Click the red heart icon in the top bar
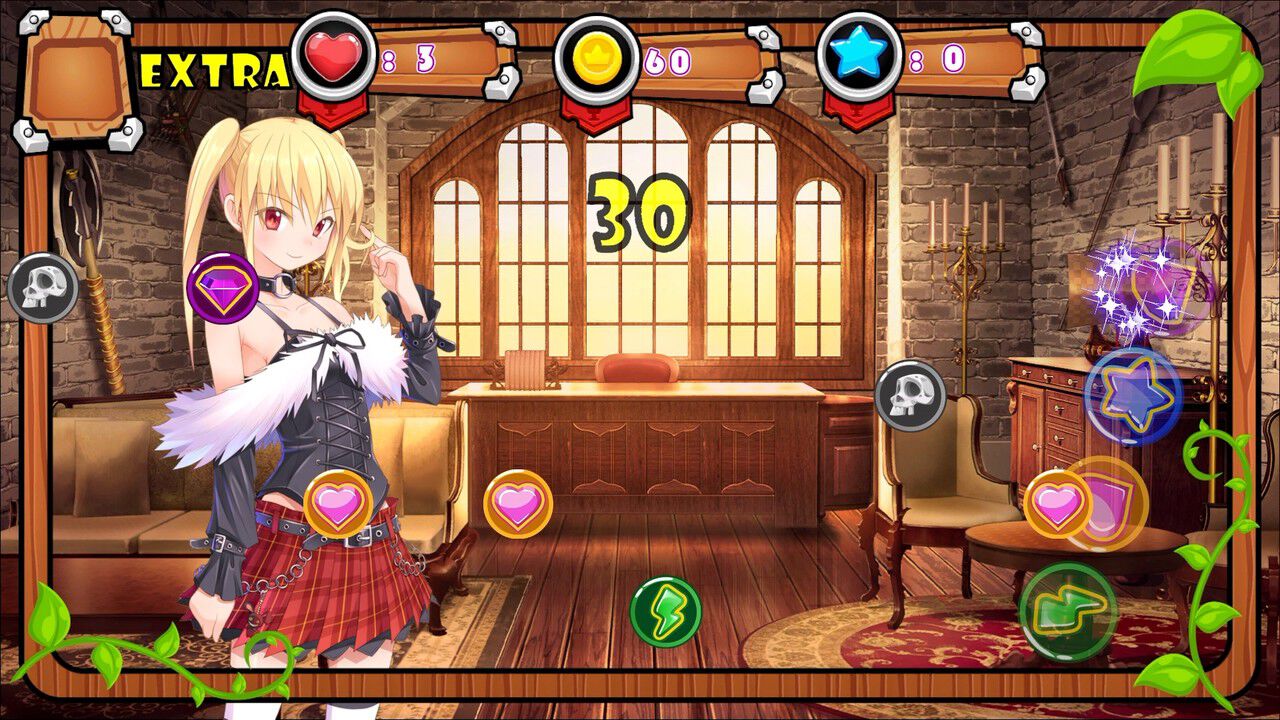 point(329,57)
